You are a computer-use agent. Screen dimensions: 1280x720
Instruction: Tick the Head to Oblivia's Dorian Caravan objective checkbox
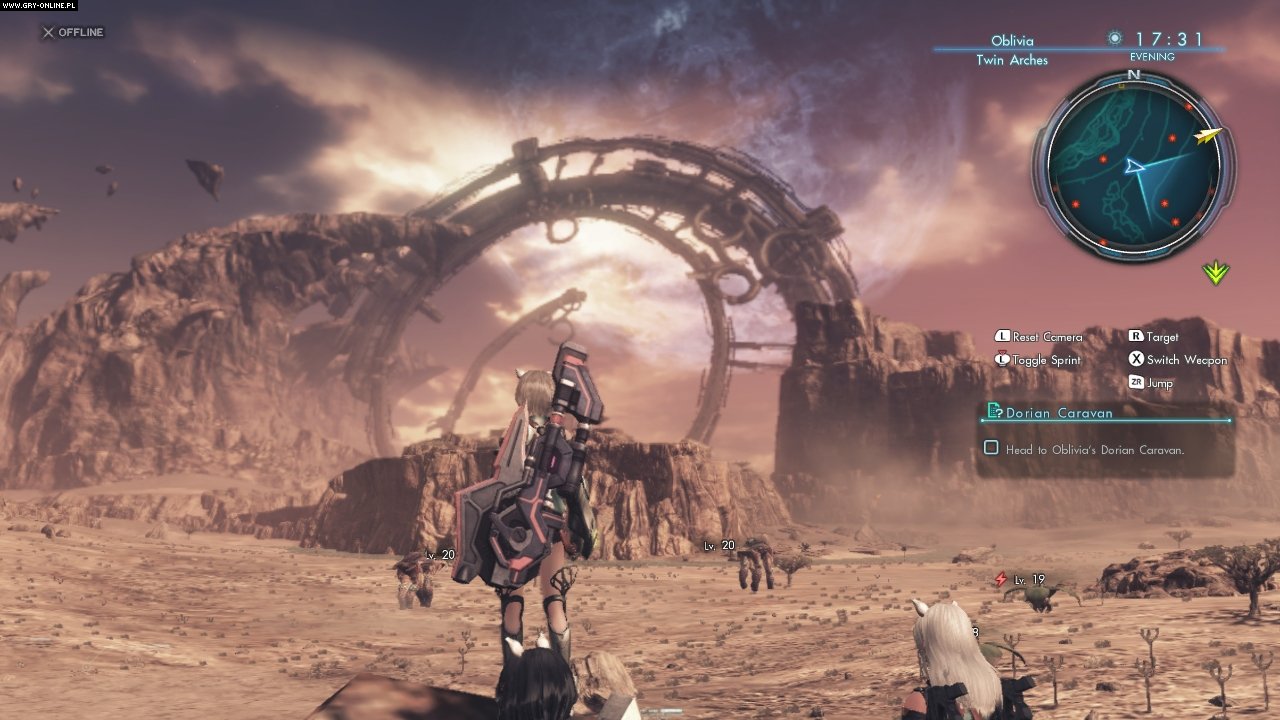[x=991, y=449]
